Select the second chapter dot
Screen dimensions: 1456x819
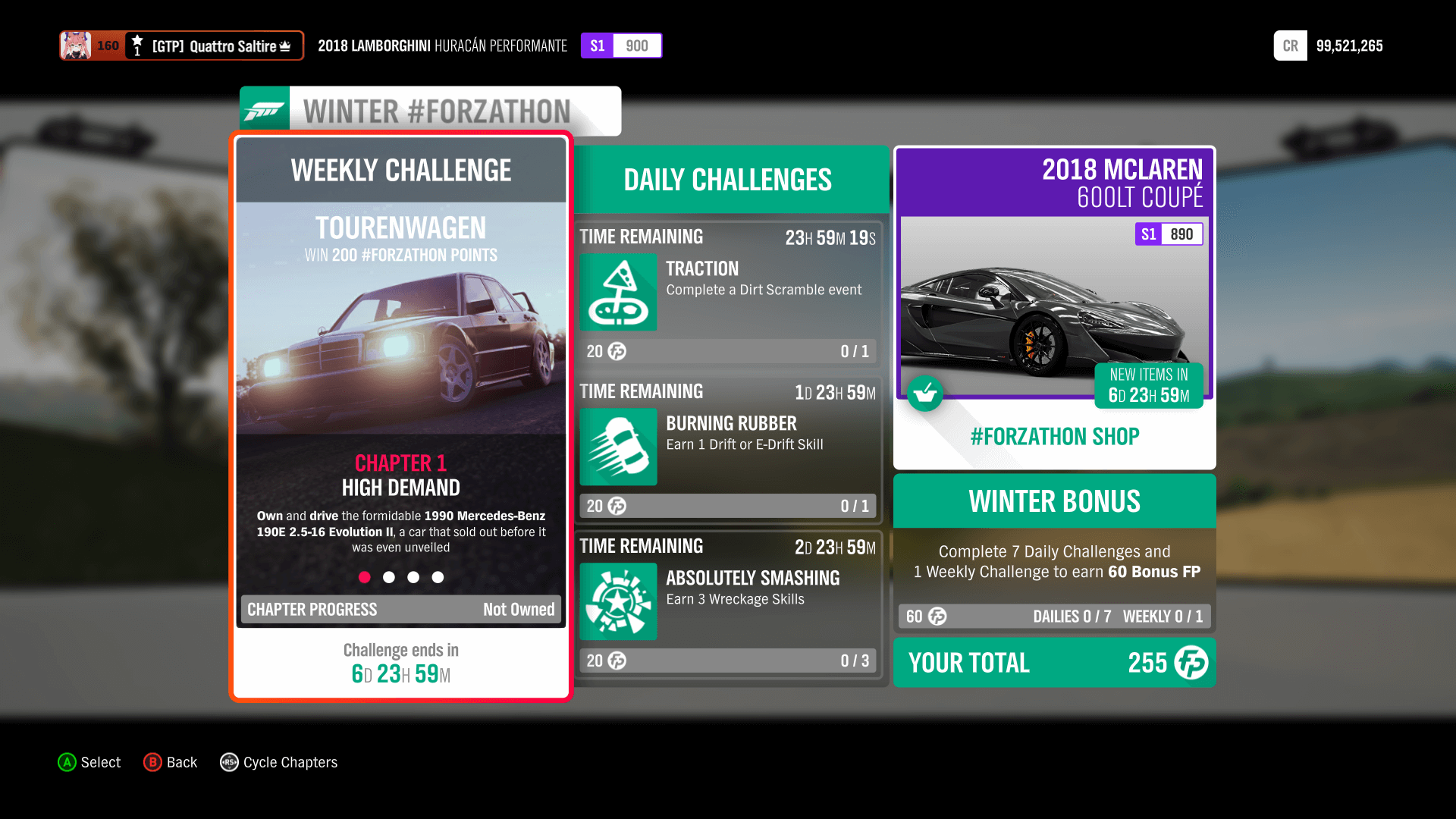(x=389, y=577)
